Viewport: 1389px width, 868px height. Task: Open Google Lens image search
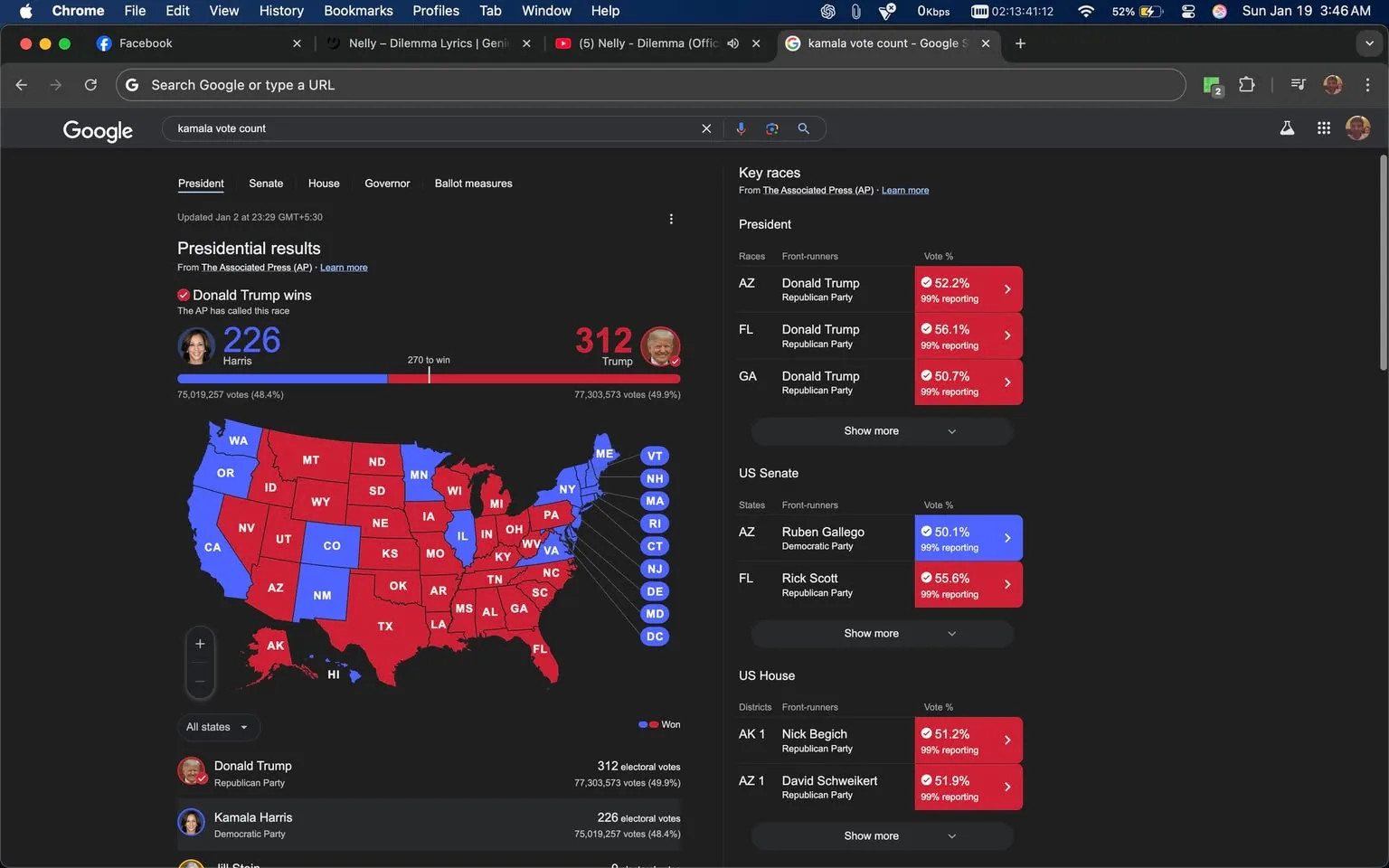pos(771,127)
